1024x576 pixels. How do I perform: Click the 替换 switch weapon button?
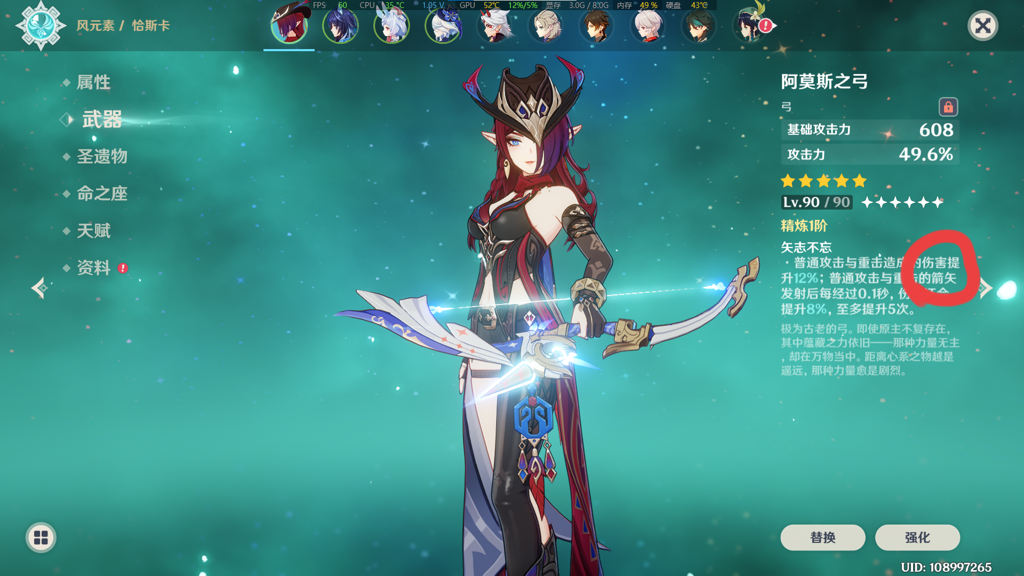823,538
